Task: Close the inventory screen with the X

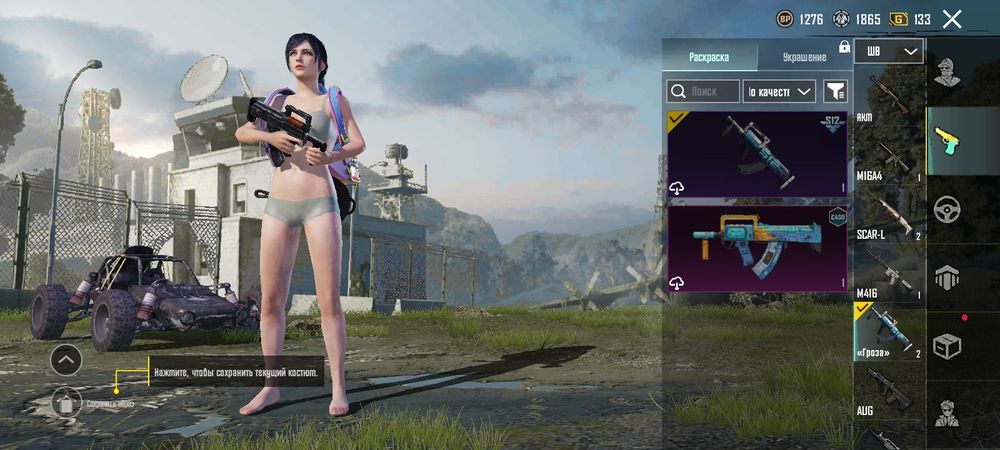Action: pyautogui.click(x=952, y=19)
